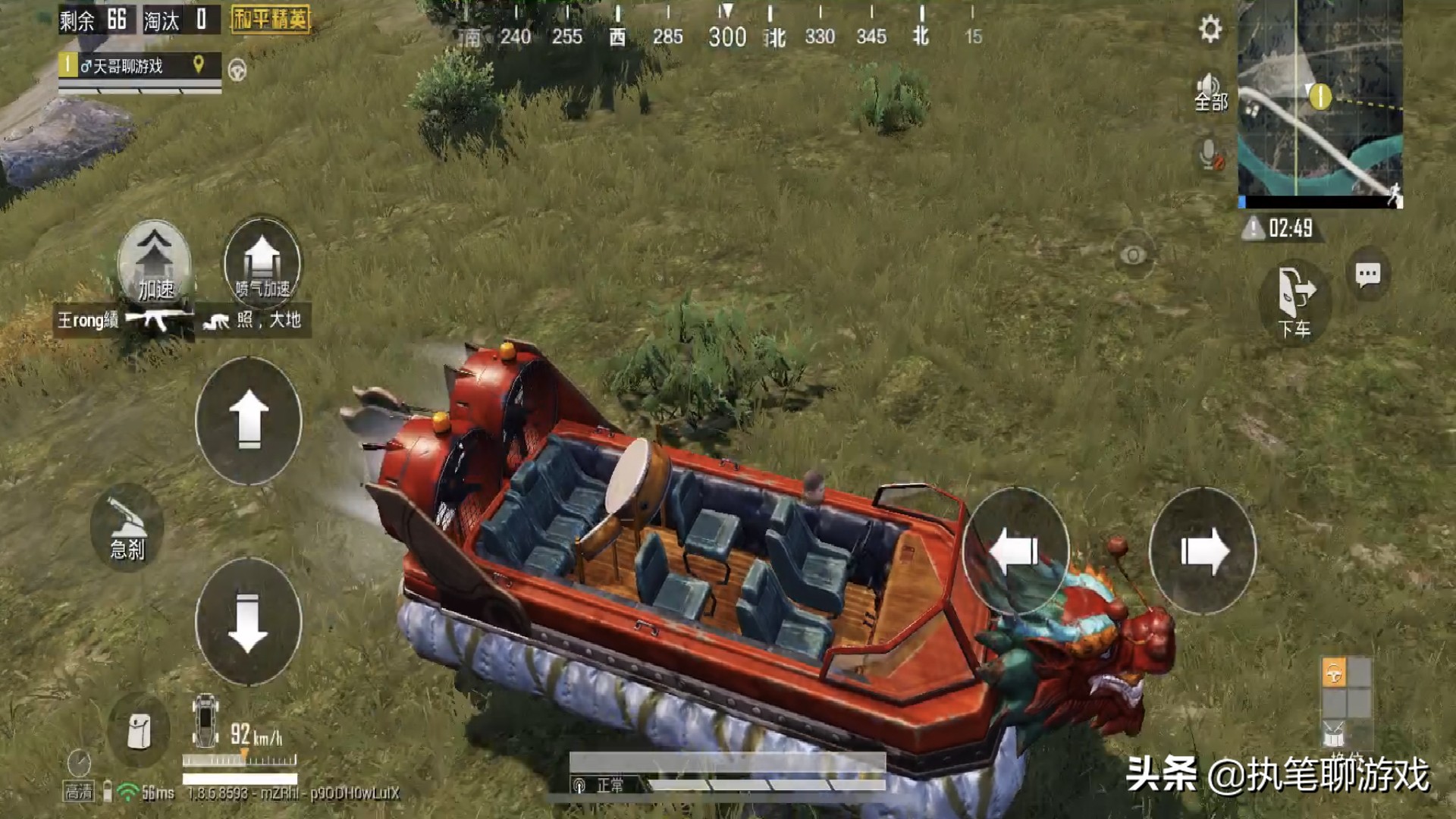
Task: Toggle the microphone icon
Action: [x=1210, y=155]
